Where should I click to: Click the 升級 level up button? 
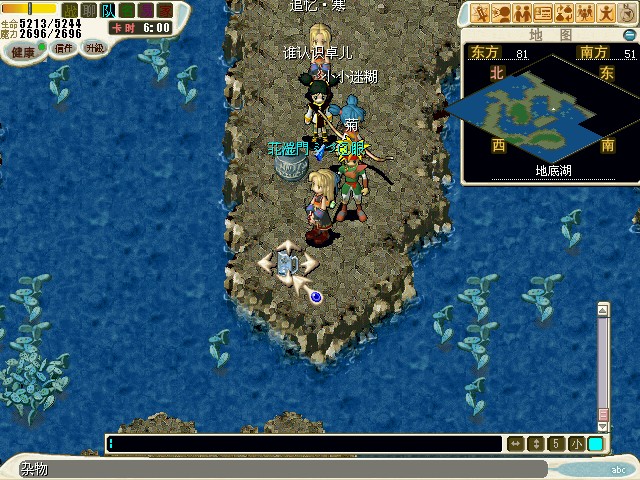pyautogui.click(x=94, y=47)
